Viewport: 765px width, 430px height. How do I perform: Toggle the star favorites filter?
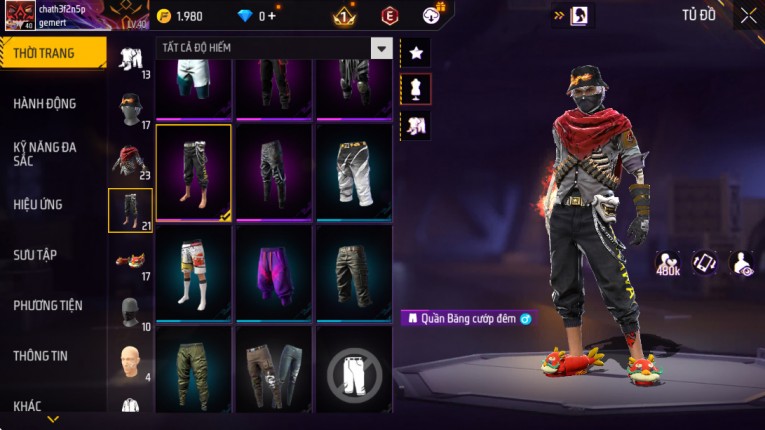click(x=415, y=50)
